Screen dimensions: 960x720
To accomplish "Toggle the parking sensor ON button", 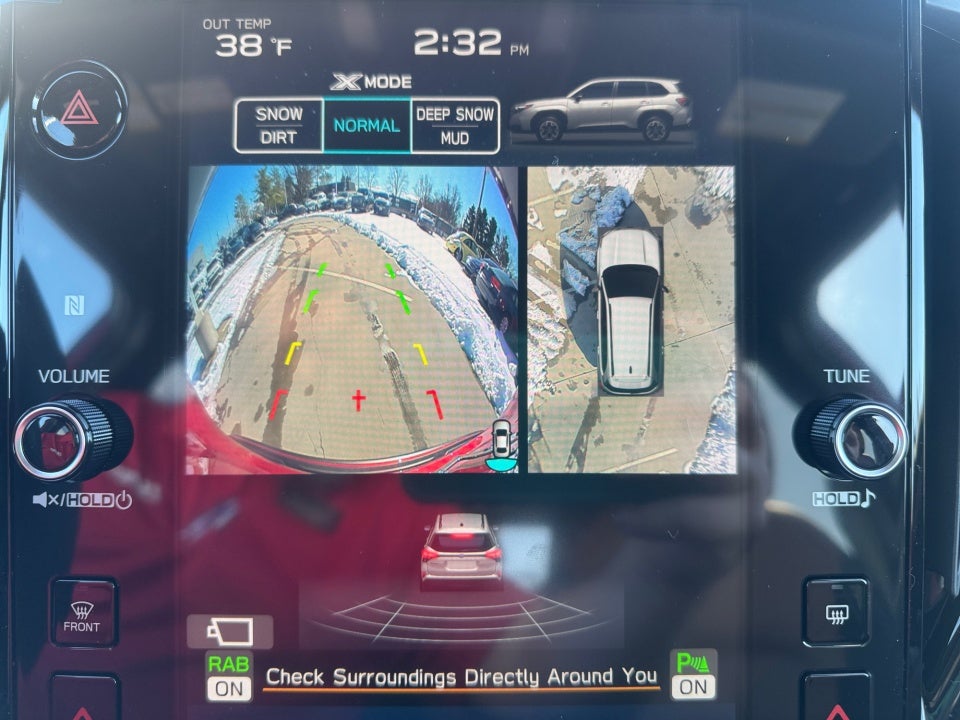I will [x=693, y=676].
